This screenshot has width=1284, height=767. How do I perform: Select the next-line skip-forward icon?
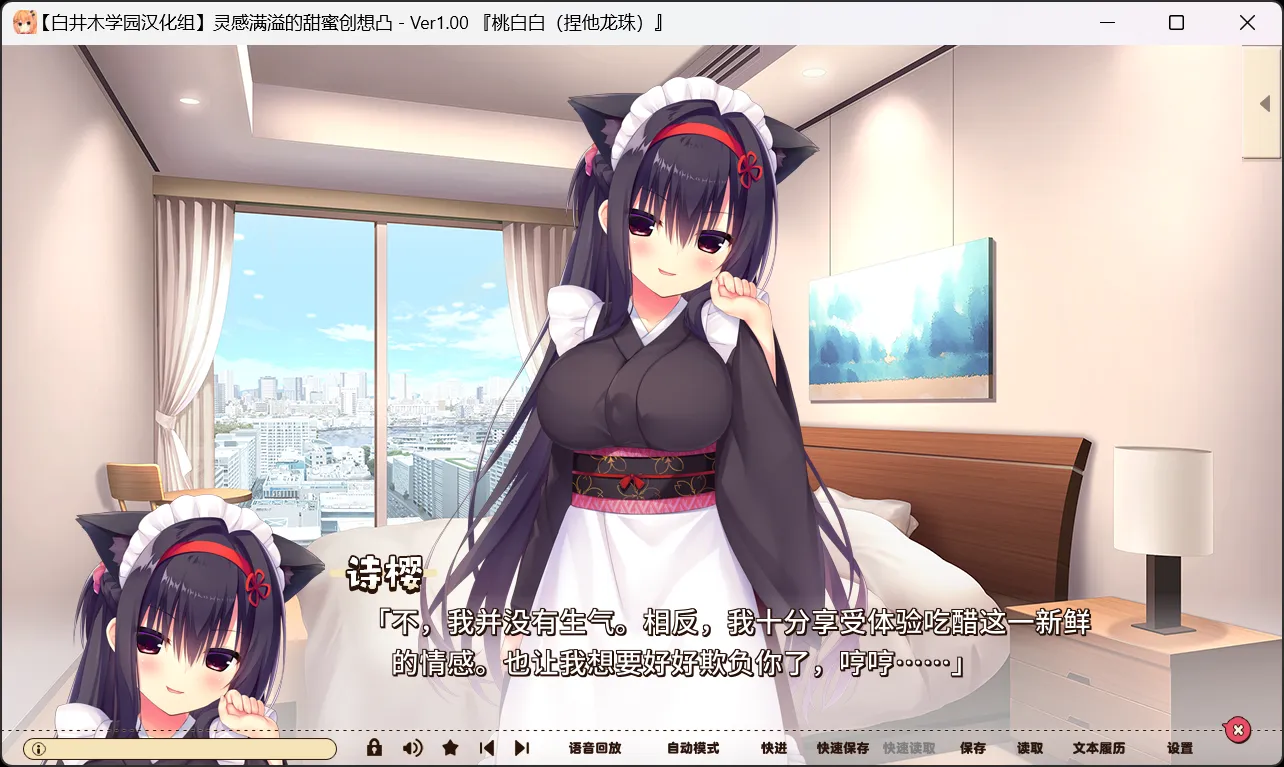pos(523,747)
